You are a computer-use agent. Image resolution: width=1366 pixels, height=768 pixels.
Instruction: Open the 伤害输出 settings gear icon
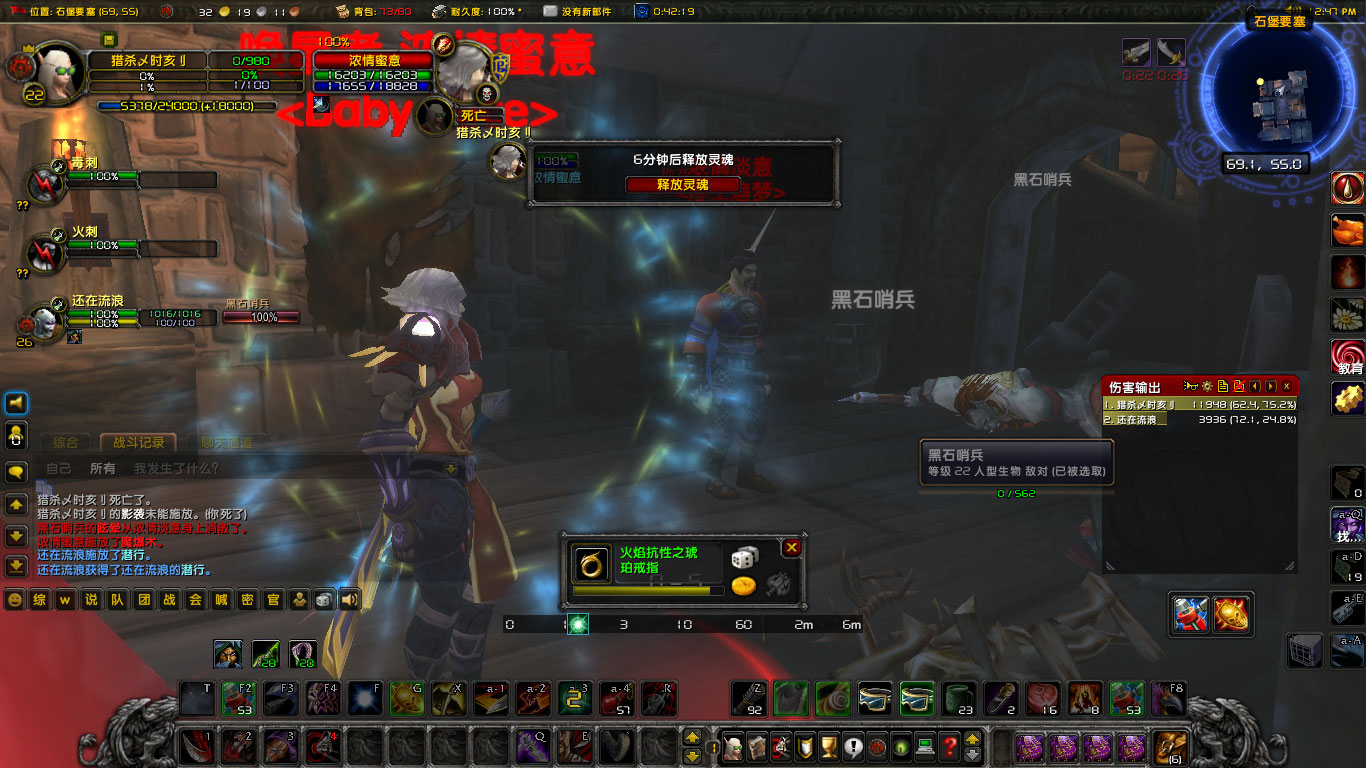pos(1207,386)
